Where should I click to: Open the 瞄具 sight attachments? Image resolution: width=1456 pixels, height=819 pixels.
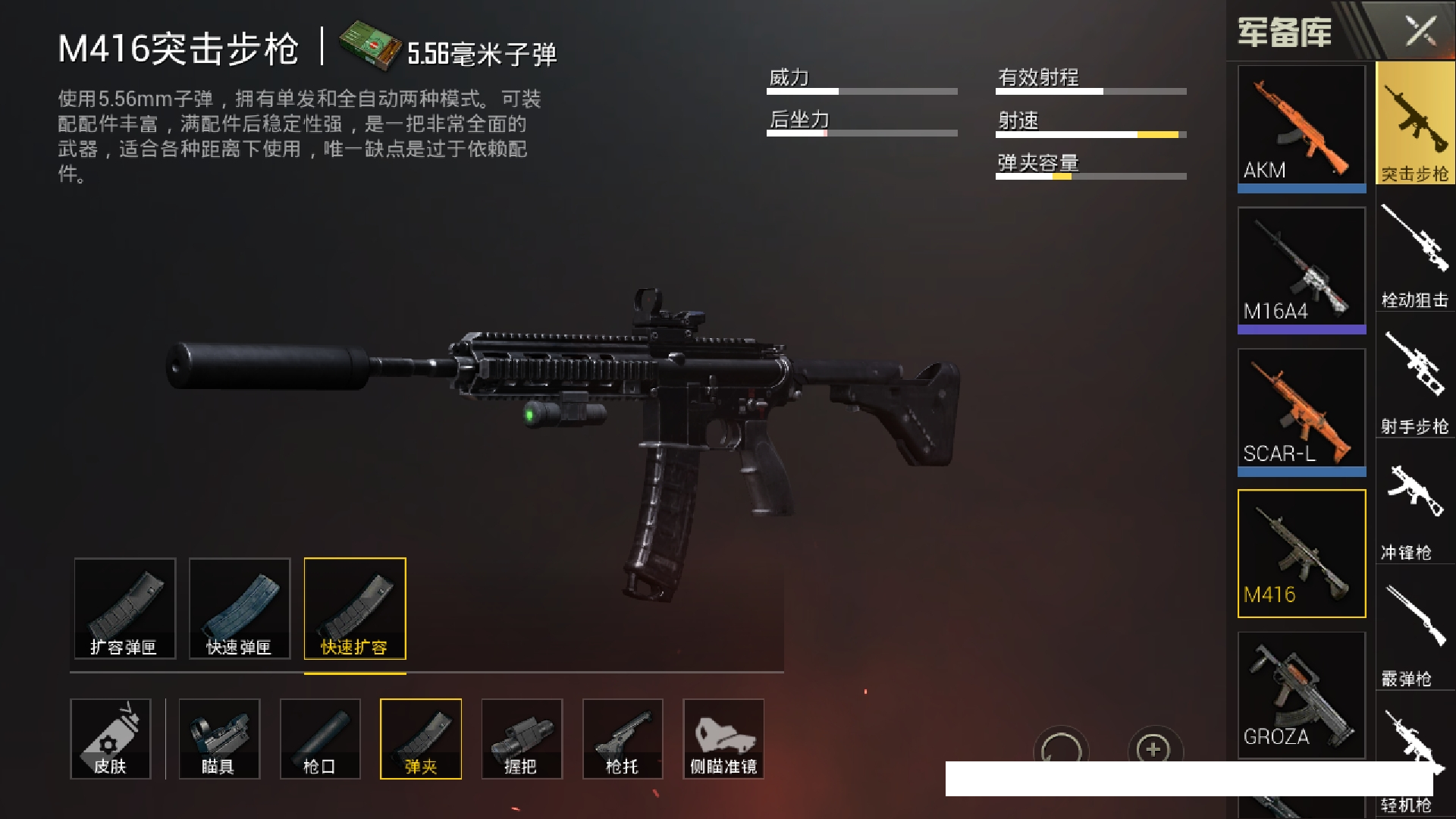pyautogui.click(x=219, y=739)
